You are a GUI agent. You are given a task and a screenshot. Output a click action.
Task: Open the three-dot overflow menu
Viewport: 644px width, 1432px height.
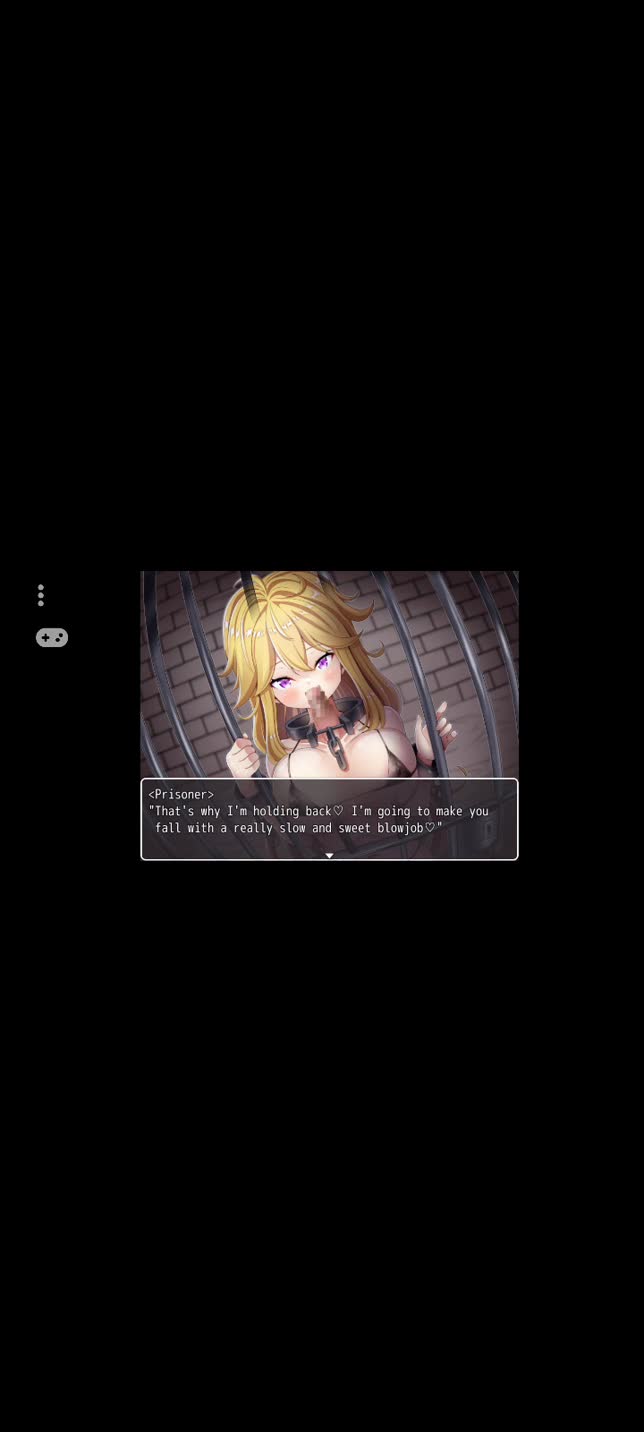[41, 596]
